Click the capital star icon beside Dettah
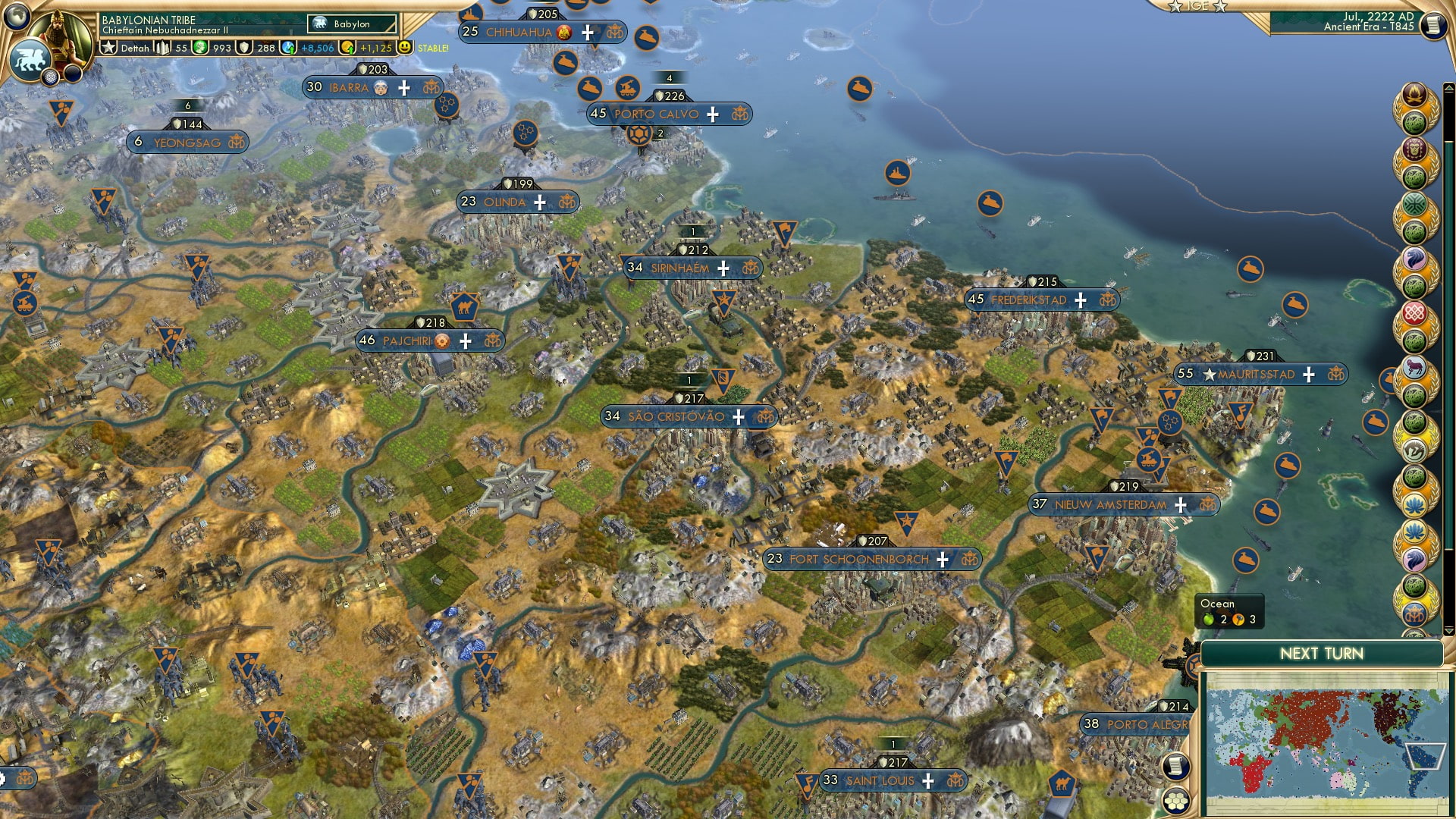The image size is (1456, 819). click(108, 47)
